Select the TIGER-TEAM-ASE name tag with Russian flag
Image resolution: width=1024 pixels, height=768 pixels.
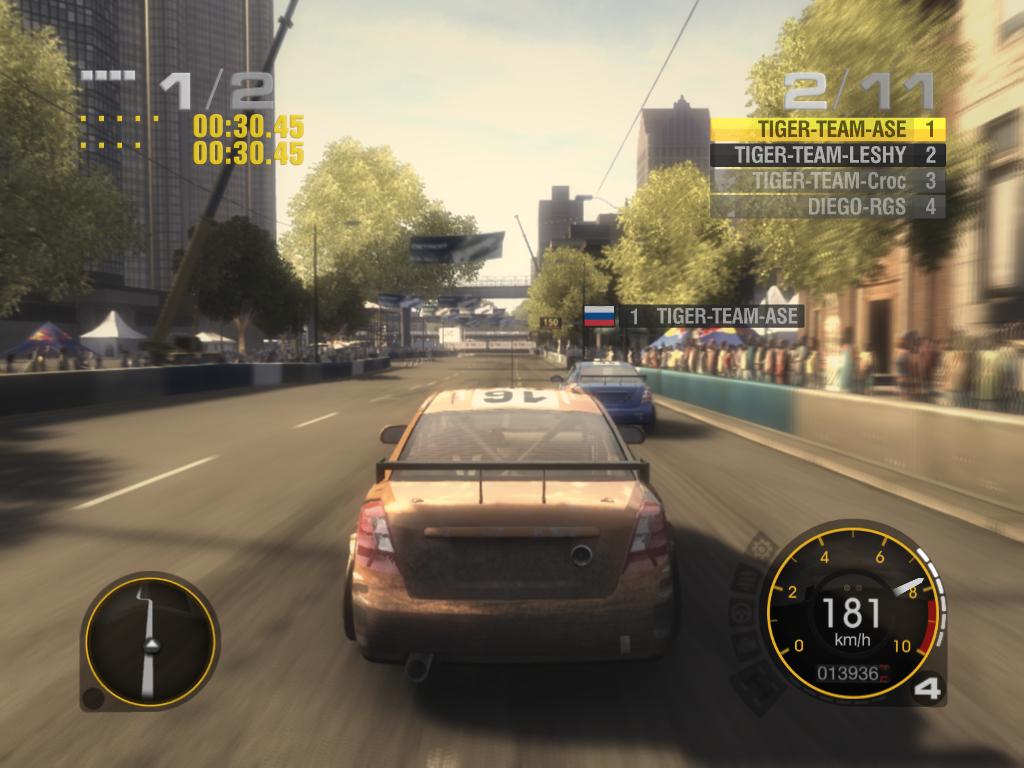click(694, 316)
